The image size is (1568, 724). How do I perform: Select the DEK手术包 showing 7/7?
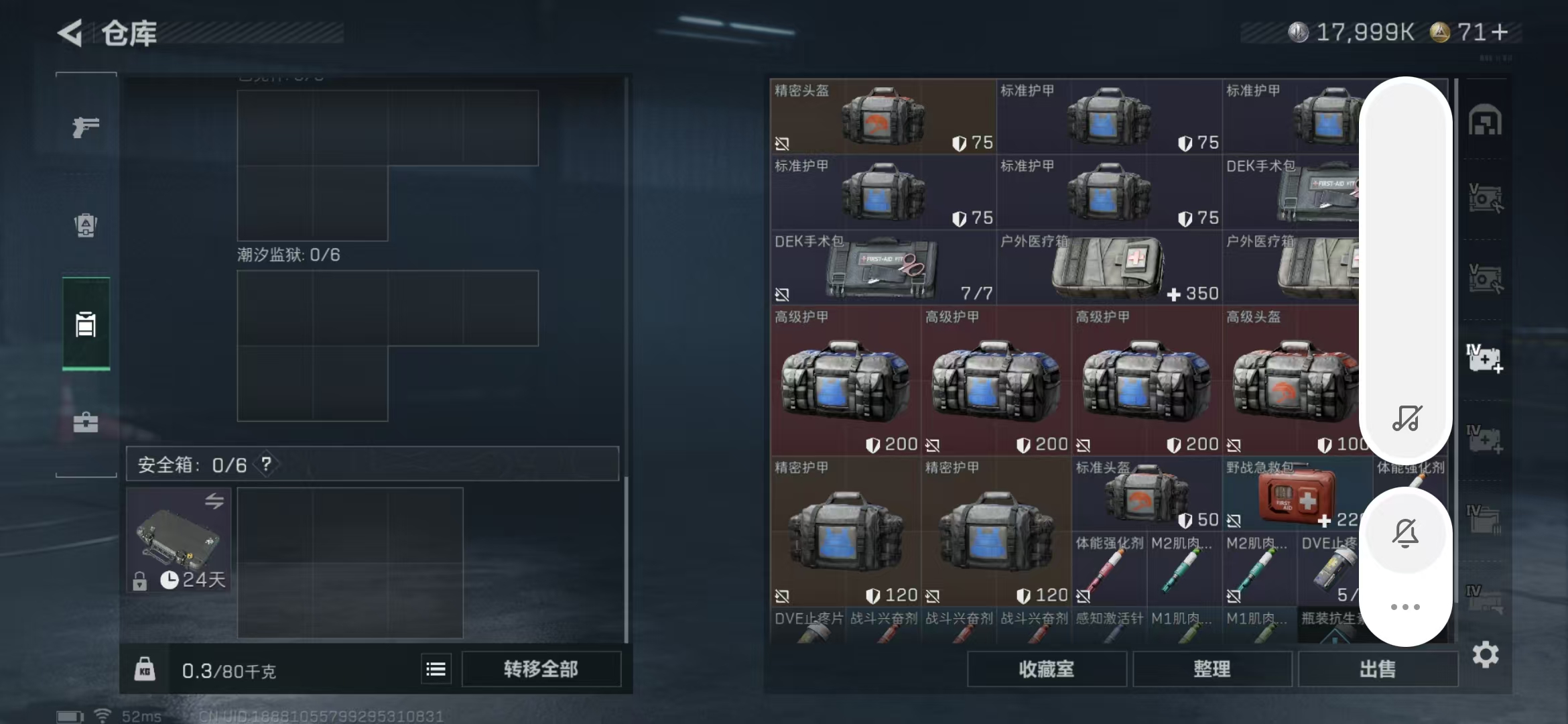coord(882,268)
